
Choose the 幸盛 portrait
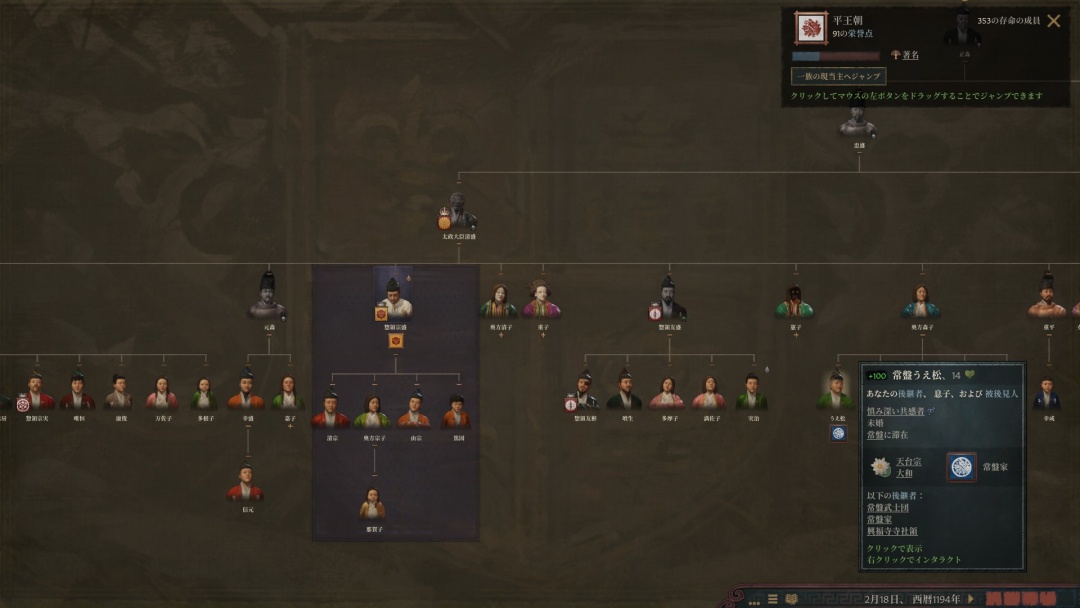click(246, 391)
